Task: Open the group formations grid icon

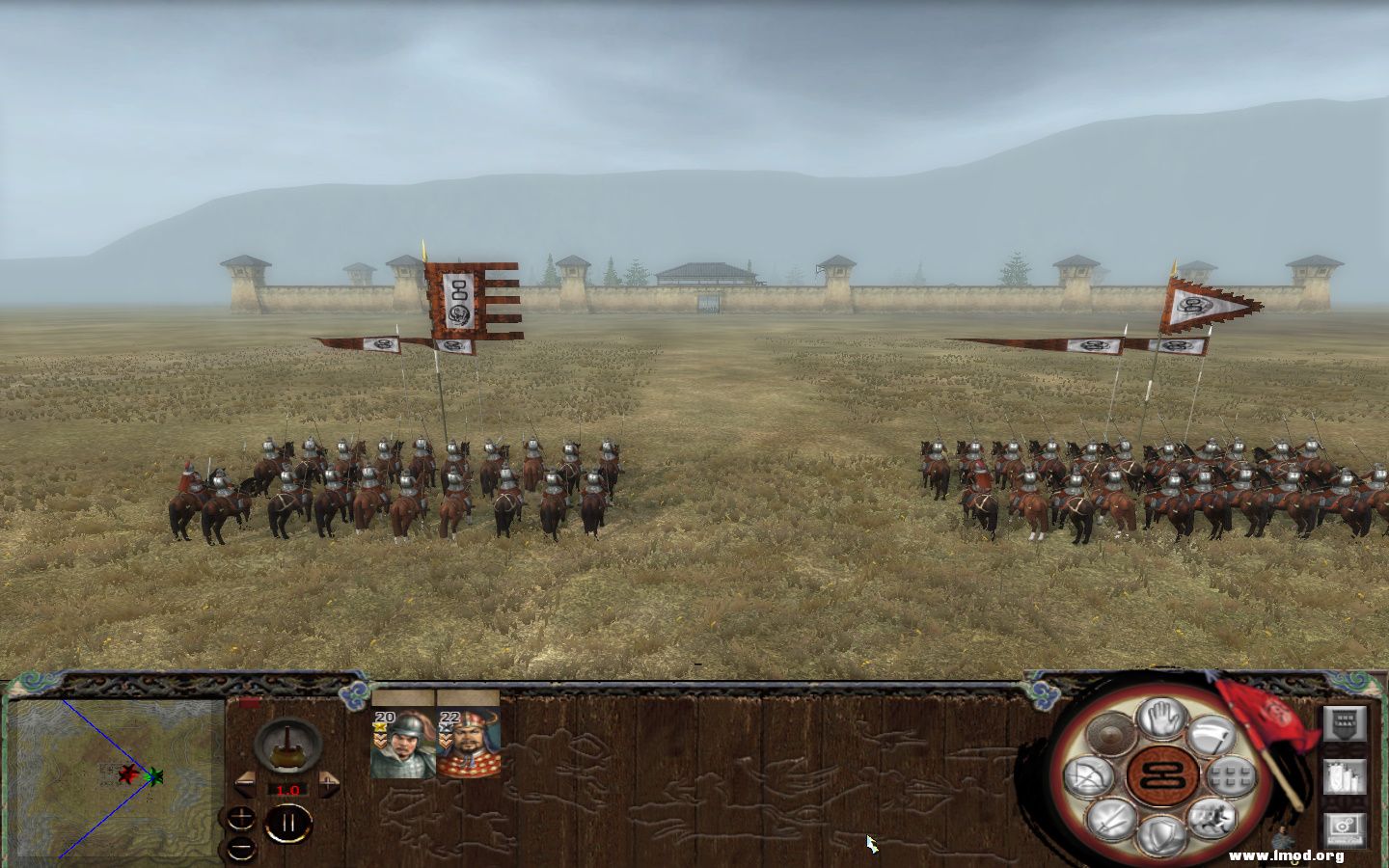Action: coord(1231,777)
